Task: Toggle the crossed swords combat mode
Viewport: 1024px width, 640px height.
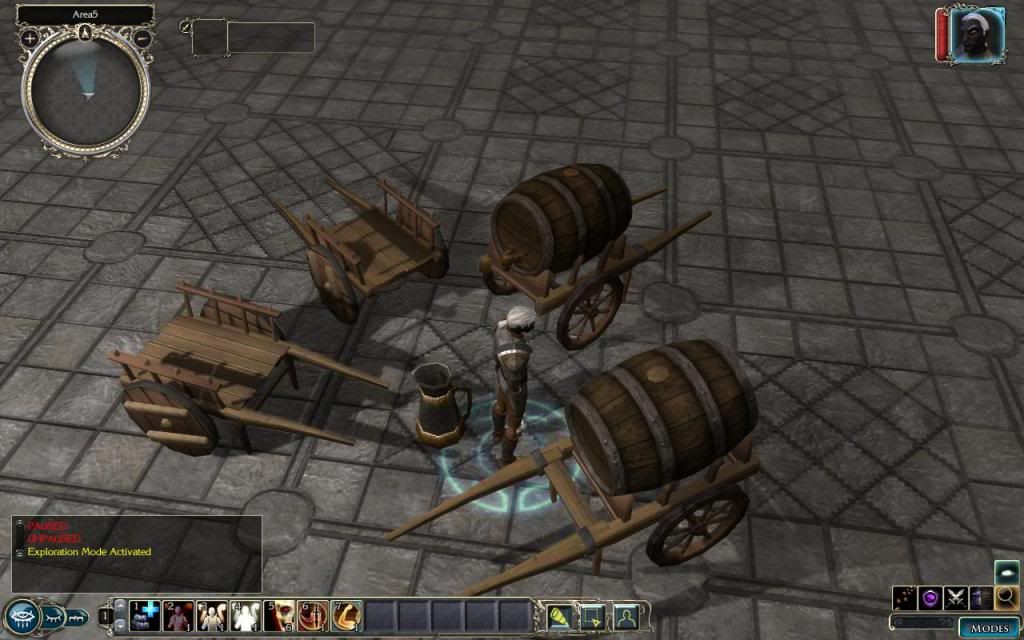Action: (x=956, y=598)
